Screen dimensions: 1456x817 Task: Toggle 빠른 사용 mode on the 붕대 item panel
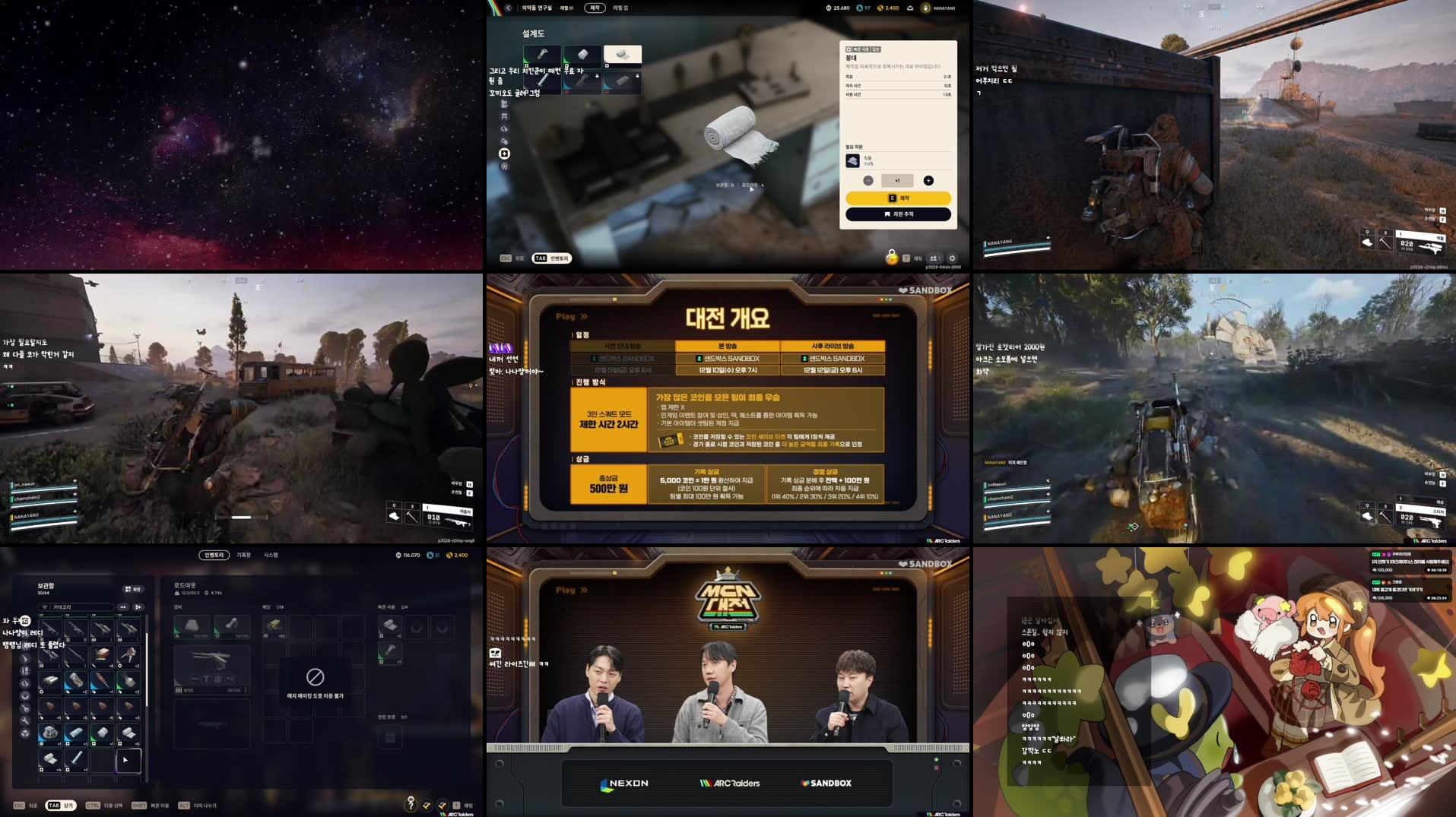(861, 50)
